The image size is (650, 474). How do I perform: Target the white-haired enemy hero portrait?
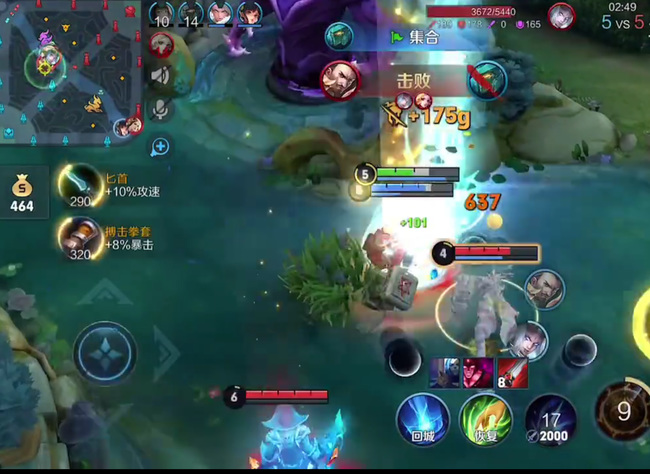[x=530, y=341]
